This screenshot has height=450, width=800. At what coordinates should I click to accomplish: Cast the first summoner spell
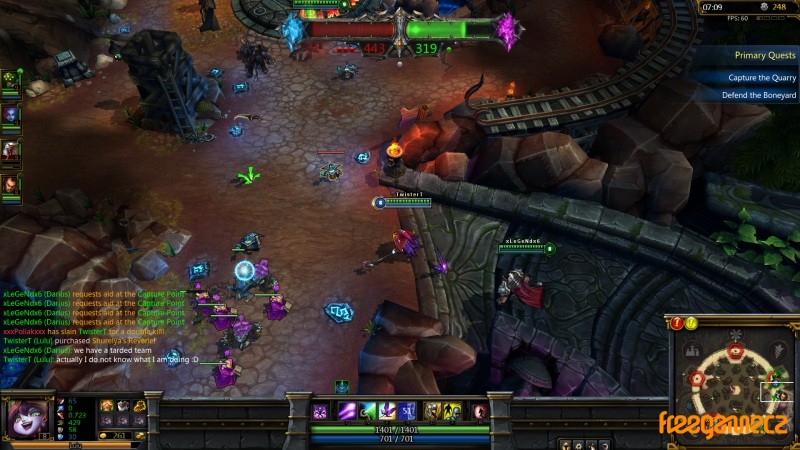coord(432,411)
